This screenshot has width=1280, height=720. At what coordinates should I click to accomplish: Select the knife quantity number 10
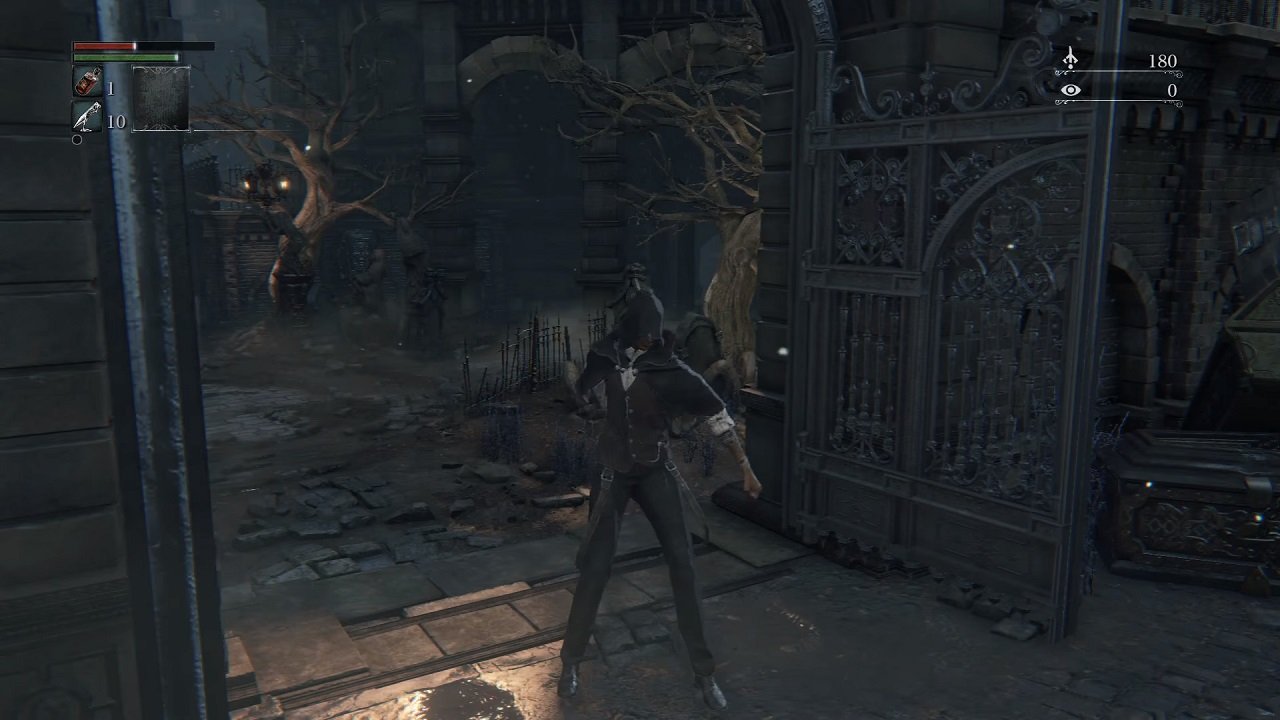(116, 120)
